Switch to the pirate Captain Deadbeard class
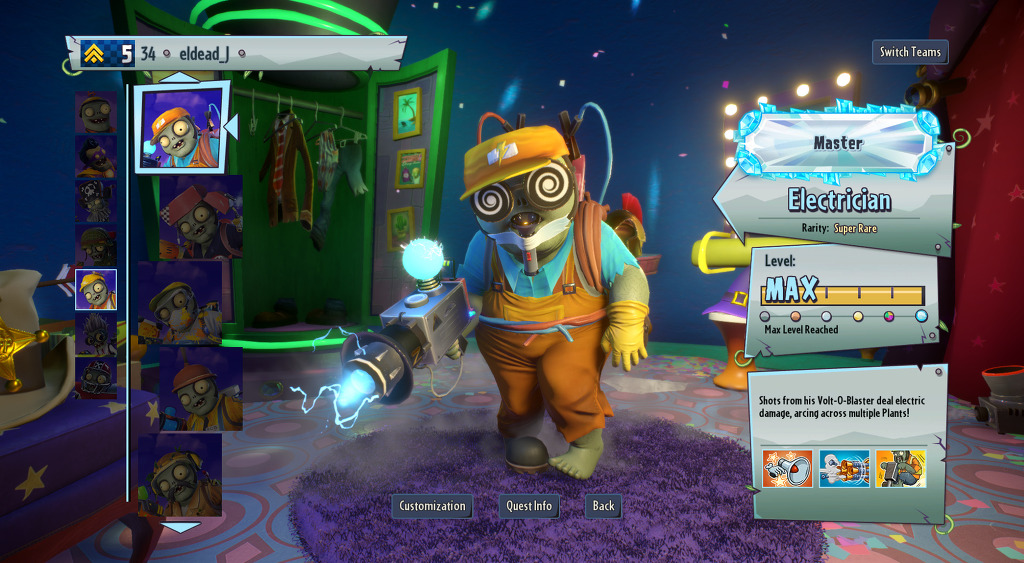This screenshot has height=563, width=1024. coord(96,201)
